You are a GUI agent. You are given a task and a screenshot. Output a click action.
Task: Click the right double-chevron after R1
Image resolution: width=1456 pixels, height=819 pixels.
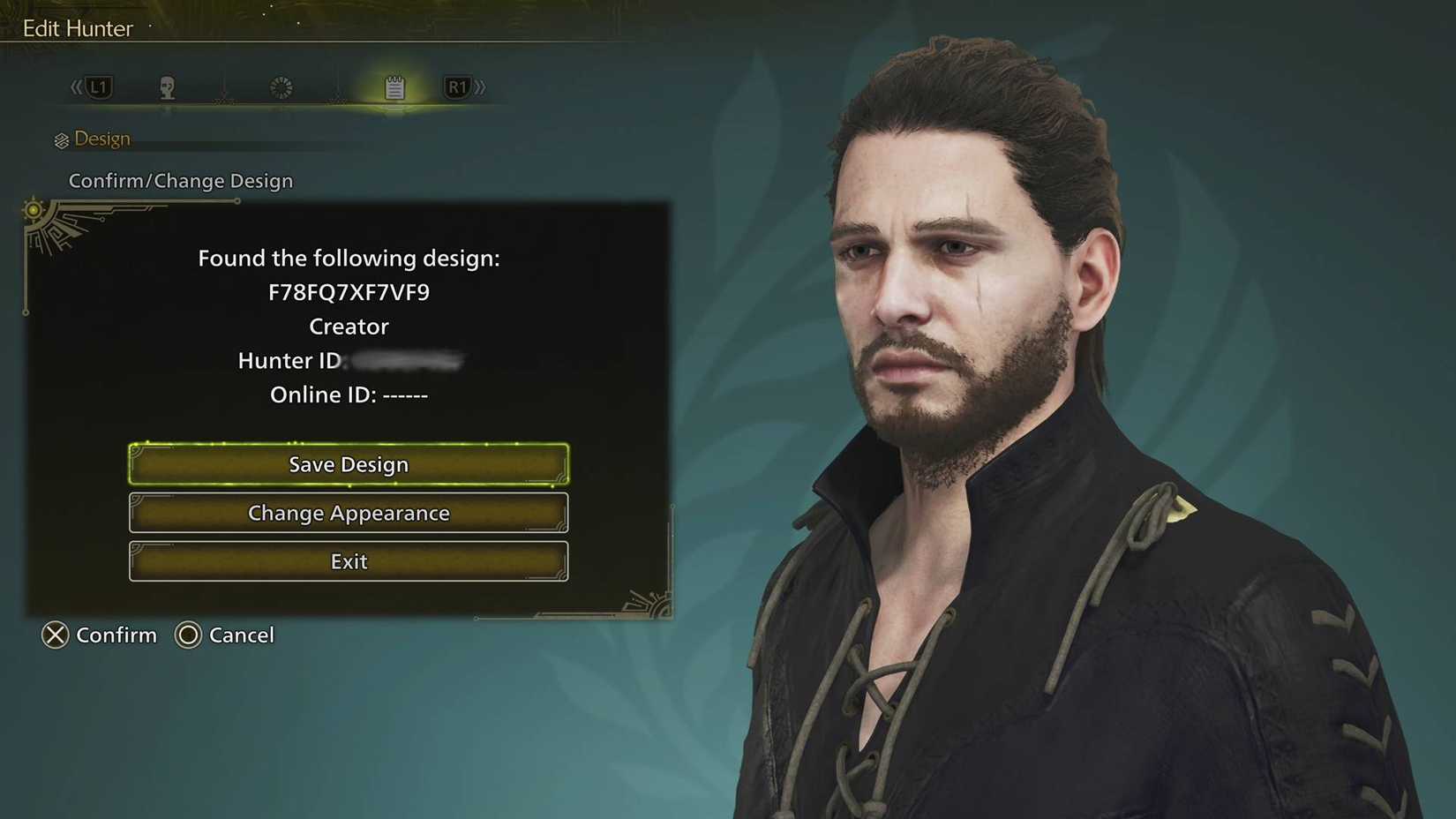482,86
